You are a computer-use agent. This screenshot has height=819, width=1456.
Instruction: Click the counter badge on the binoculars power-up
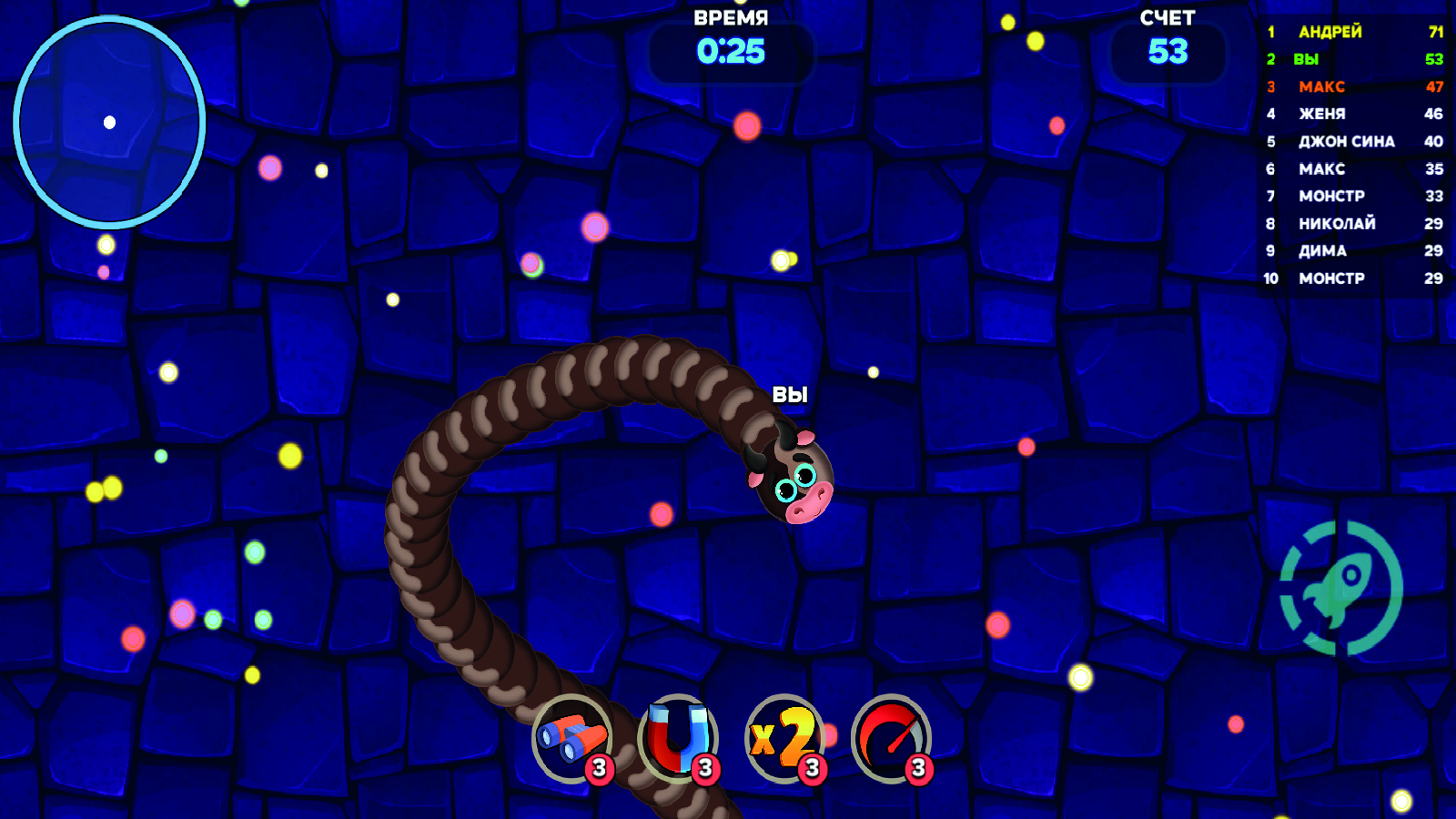click(601, 769)
